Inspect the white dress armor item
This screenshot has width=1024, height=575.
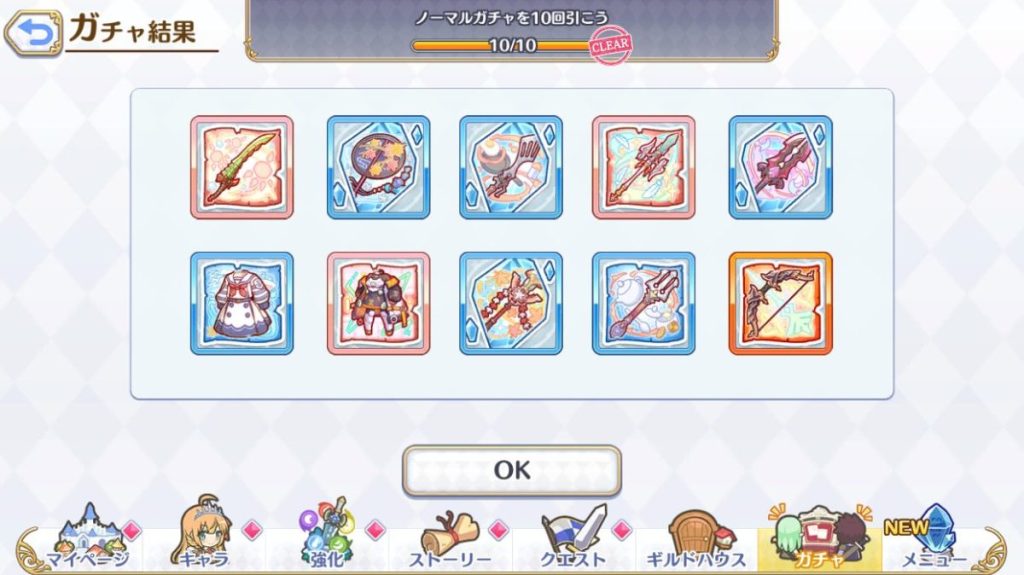(242, 303)
